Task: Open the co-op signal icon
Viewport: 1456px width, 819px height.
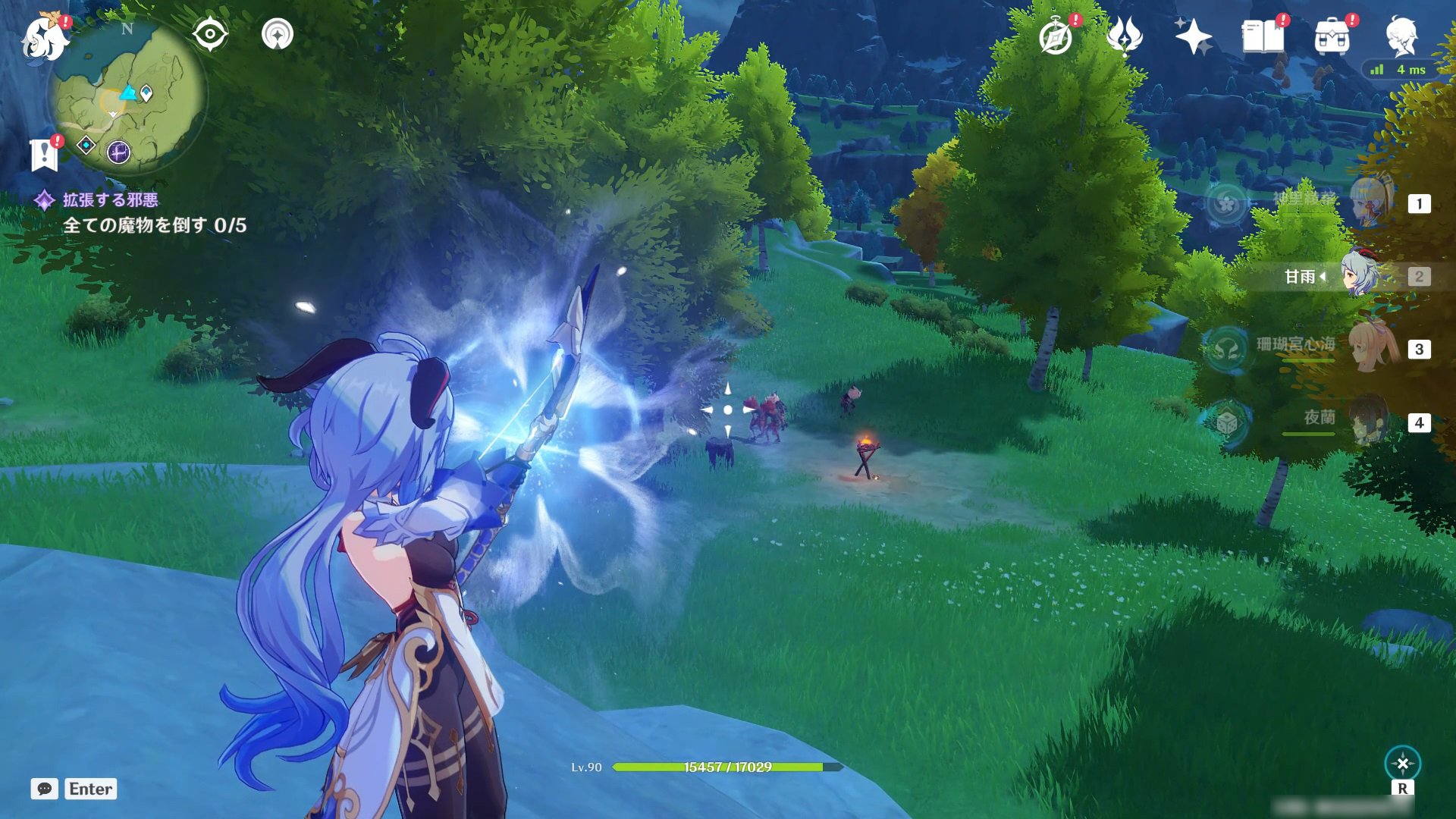Action: pos(278,34)
